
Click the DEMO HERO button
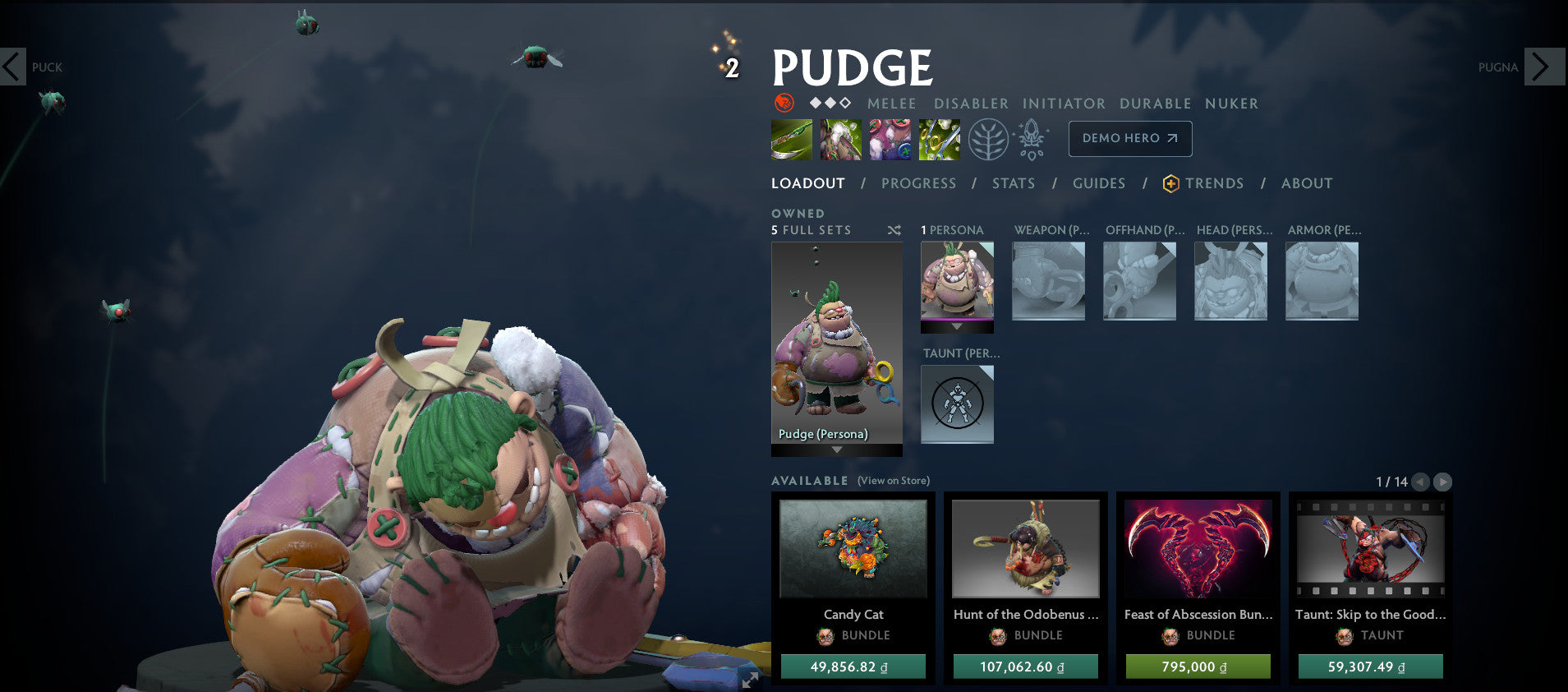tap(1129, 138)
